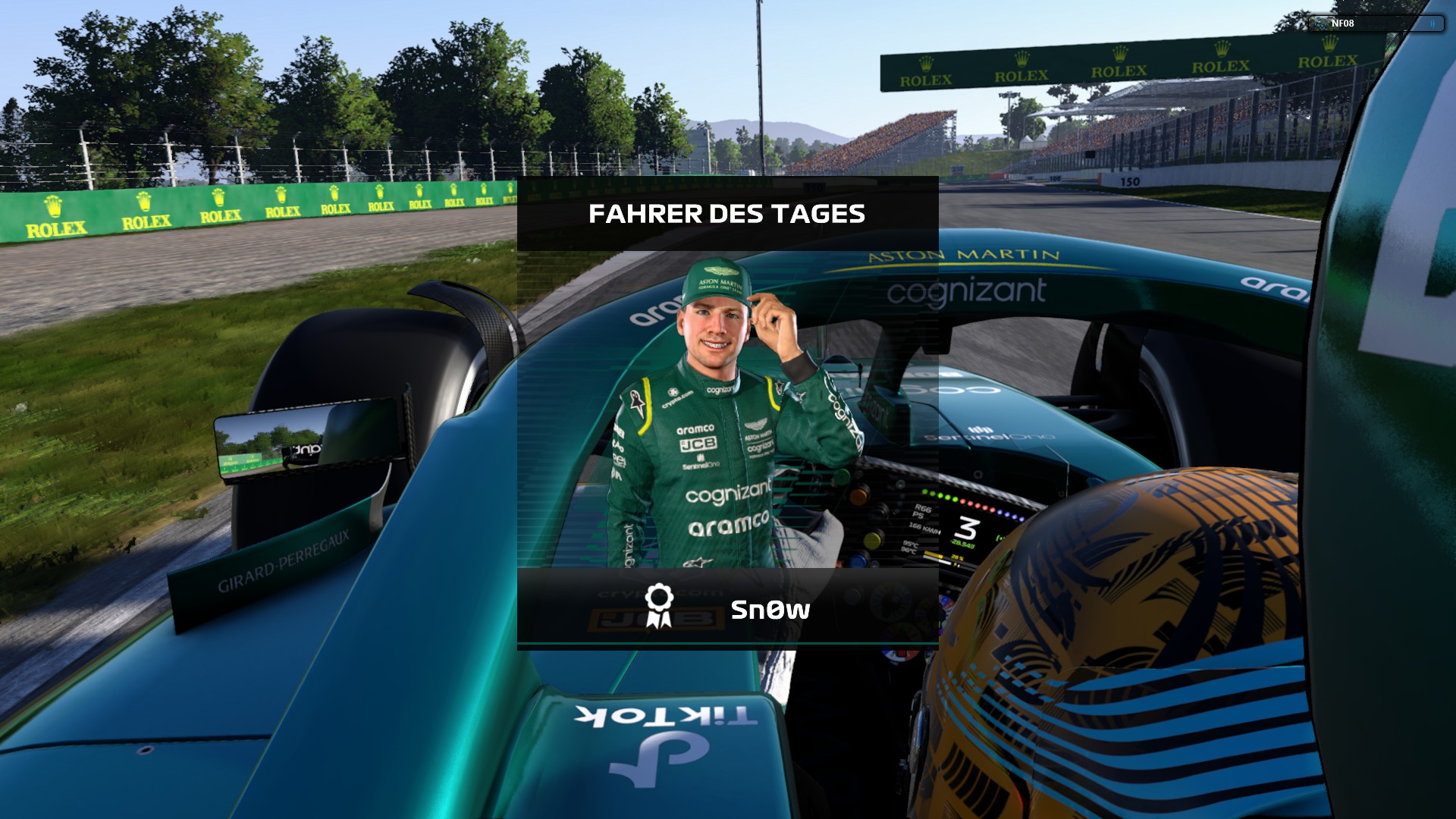Click the NF08 voice overlay entry
Image resolution: width=1456 pixels, height=819 pixels.
(1374, 24)
